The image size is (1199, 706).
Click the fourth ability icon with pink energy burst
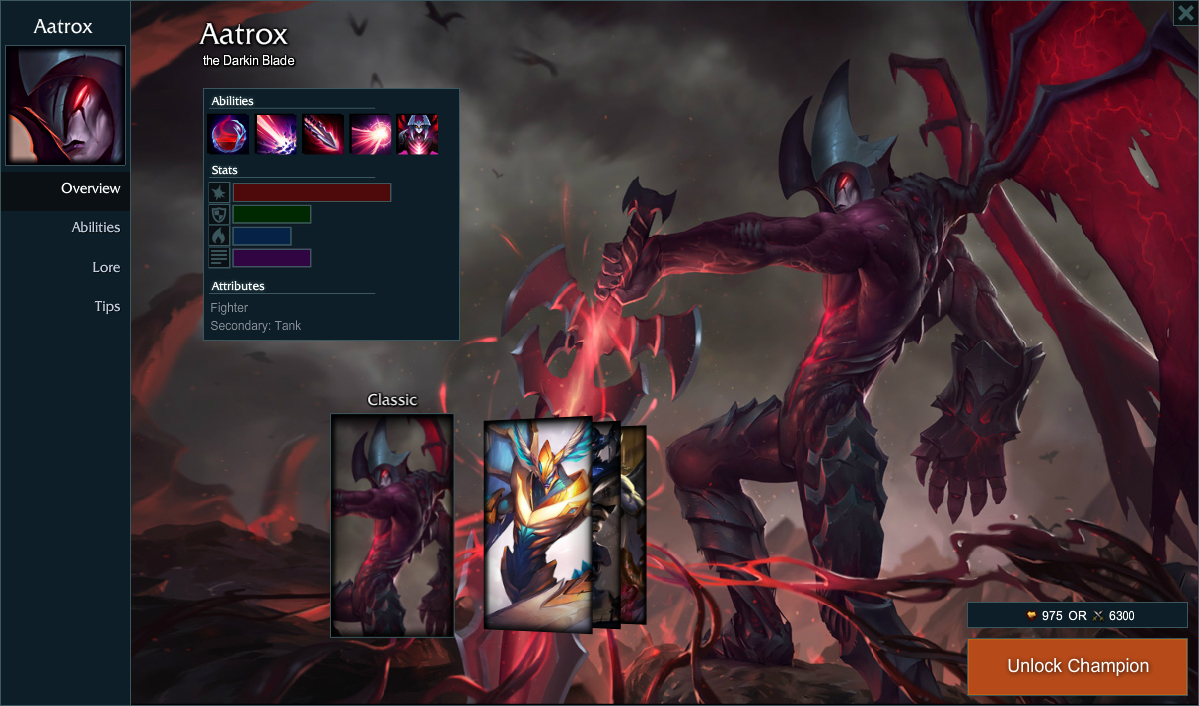pos(370,134)
